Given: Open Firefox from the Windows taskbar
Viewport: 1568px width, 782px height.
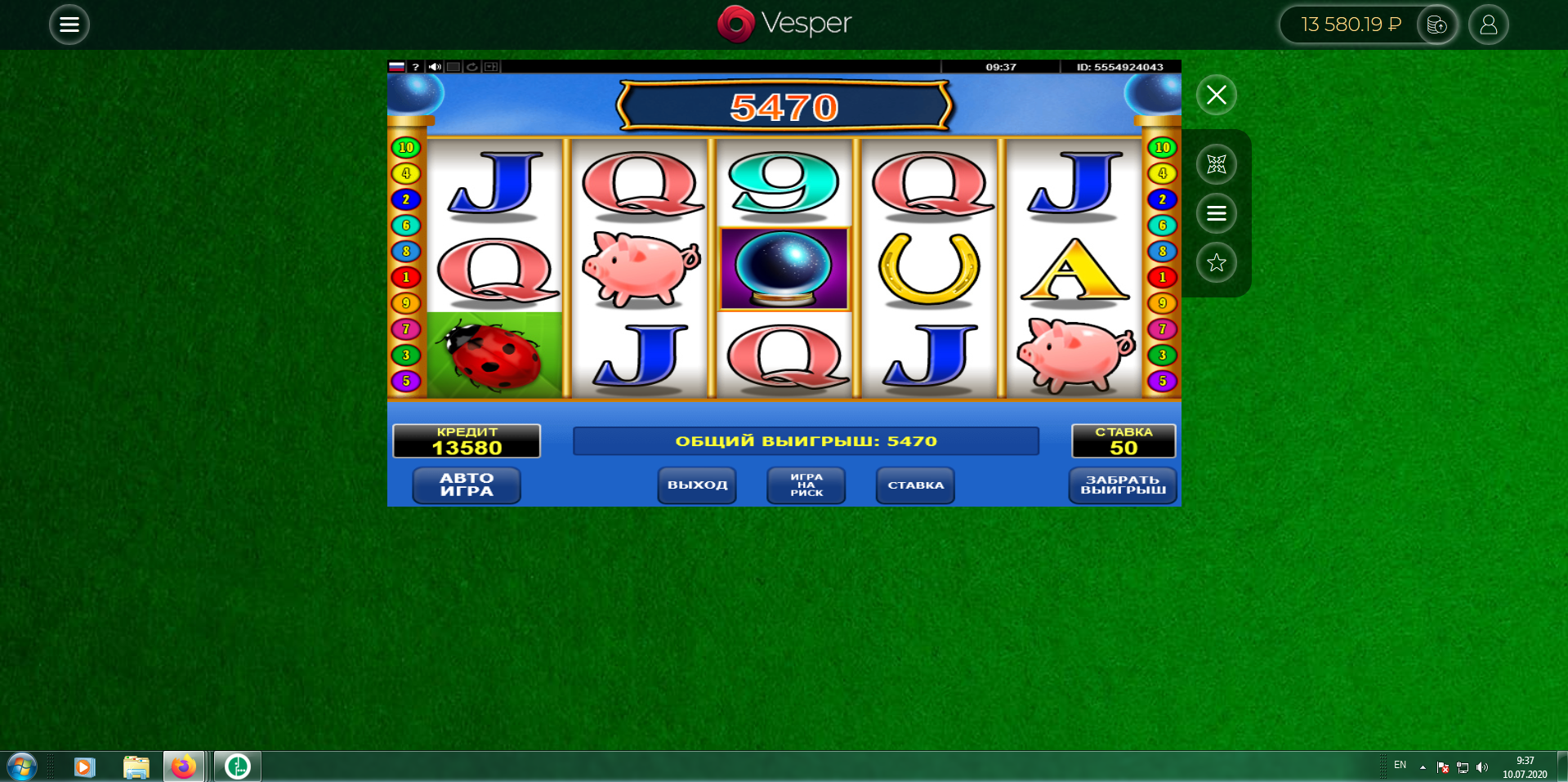Looking at the screenshot, I should (184, 766).
